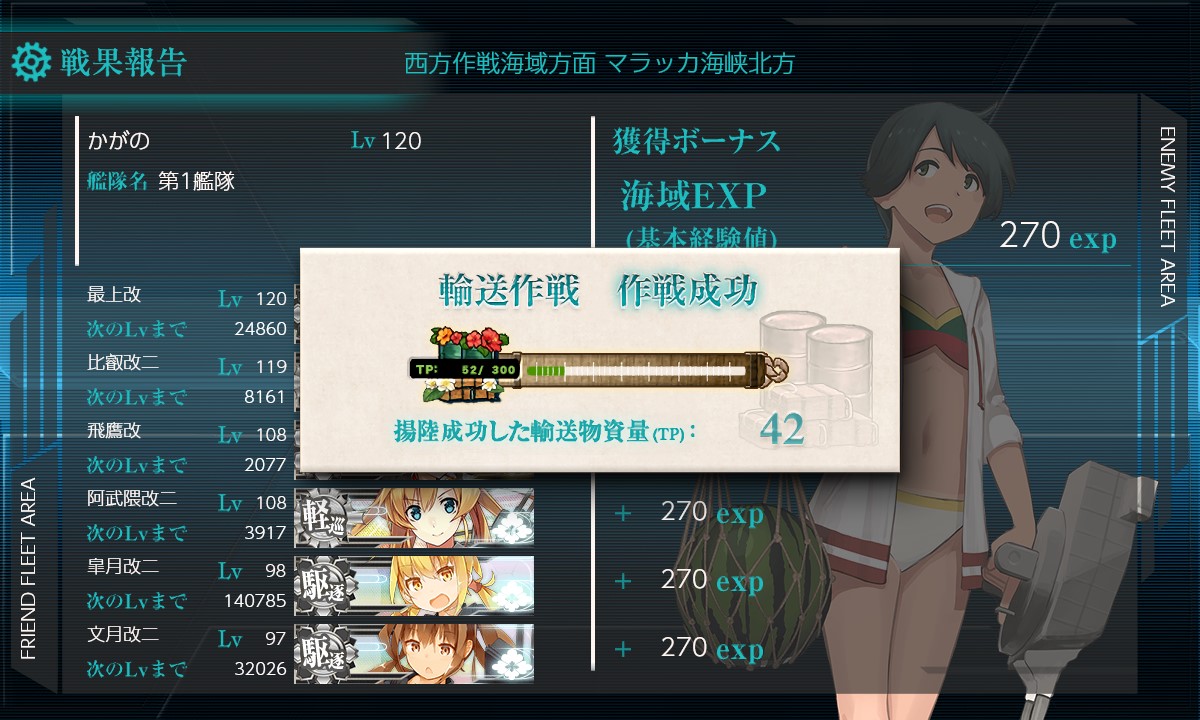Select the Satsuki Kai Ni destroyer banner
Image resolution: width=1200 pixels, height=720 pixels.
click(414, 585)
